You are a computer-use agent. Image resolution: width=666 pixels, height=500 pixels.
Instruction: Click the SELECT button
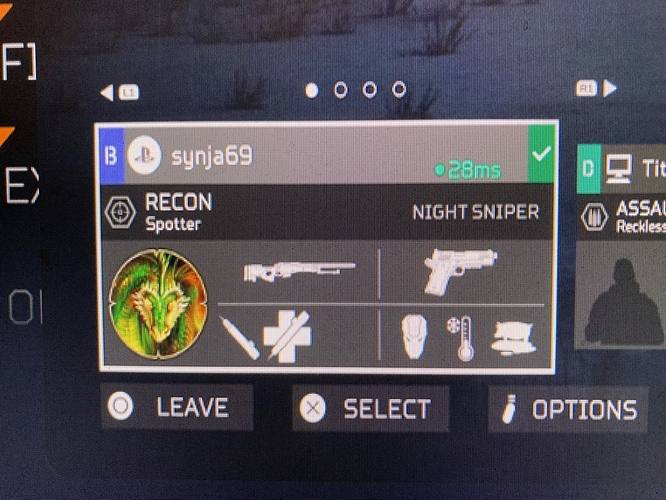(370, 408)
